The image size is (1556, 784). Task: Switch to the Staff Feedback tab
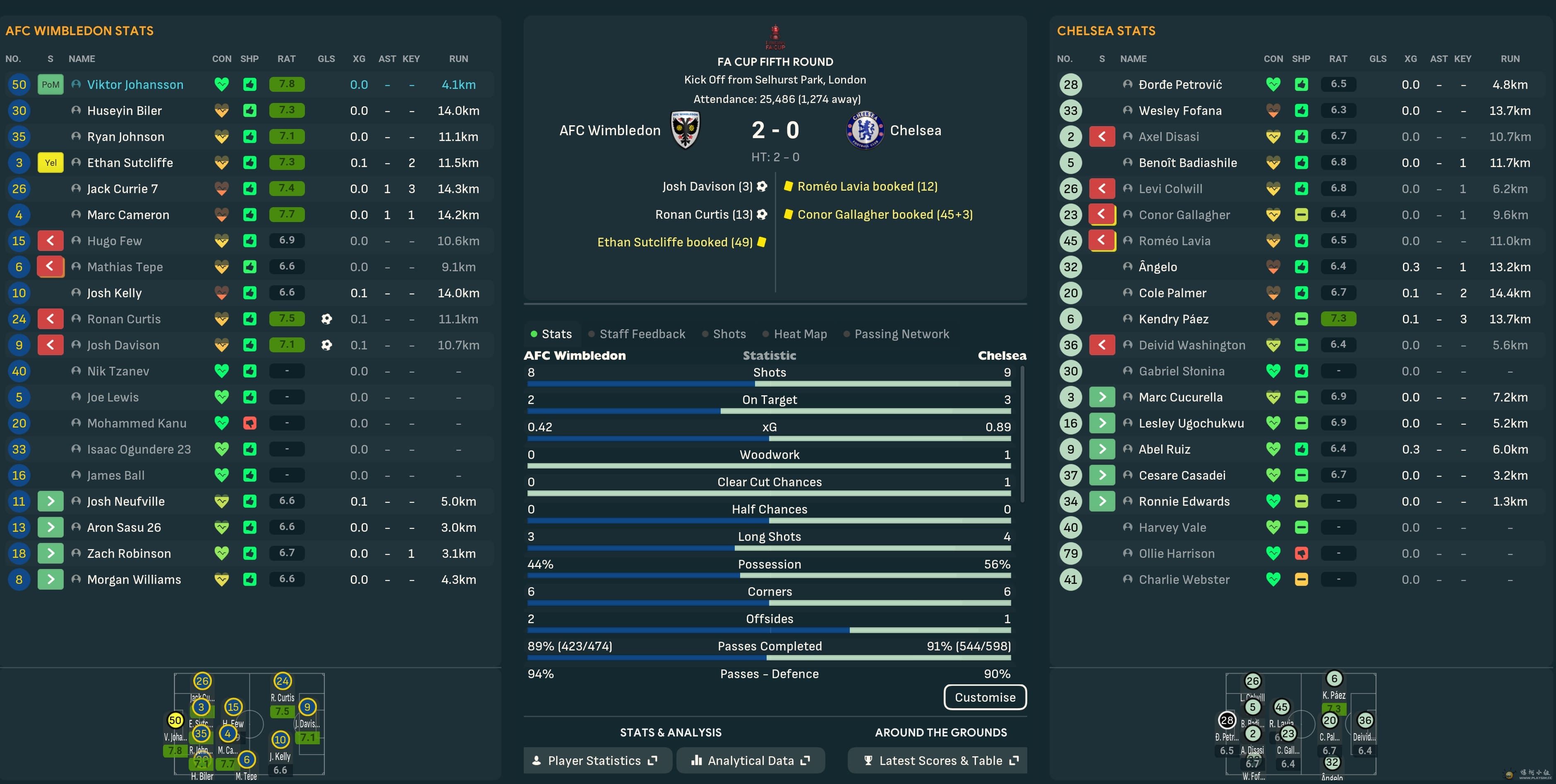(642, 334)
